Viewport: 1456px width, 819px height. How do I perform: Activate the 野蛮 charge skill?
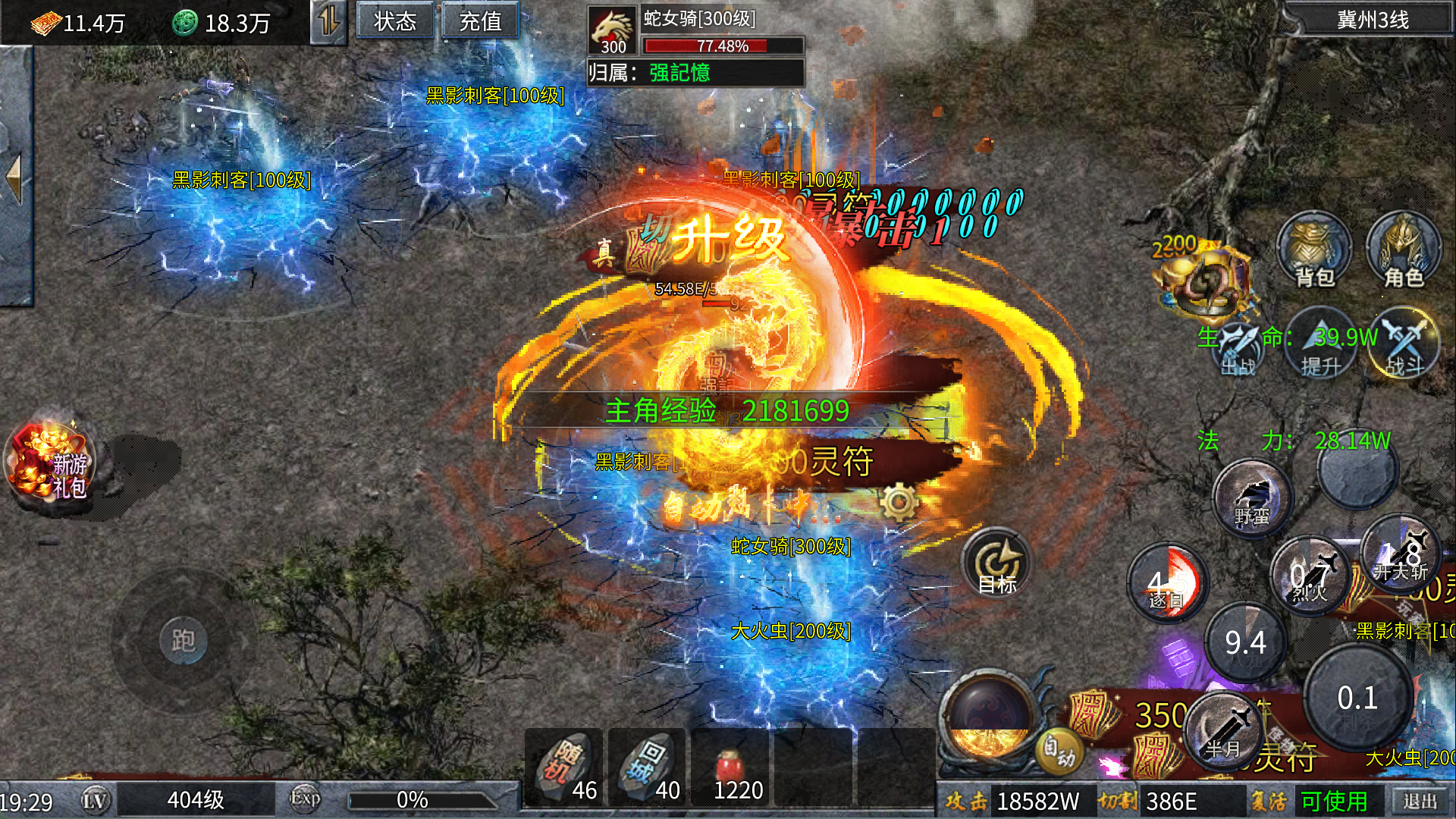click(1252, 499)
